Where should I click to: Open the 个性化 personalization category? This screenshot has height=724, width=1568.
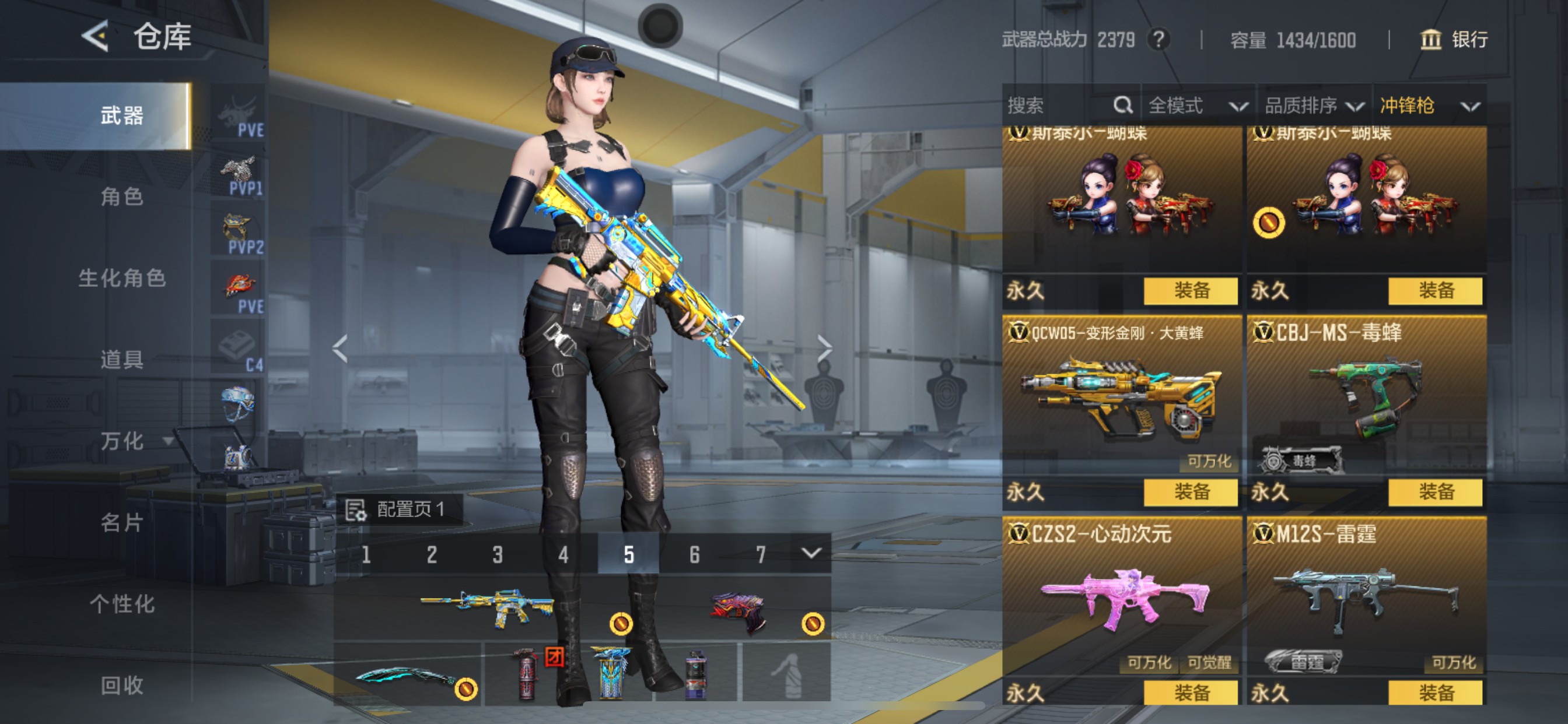pos(122,603)
